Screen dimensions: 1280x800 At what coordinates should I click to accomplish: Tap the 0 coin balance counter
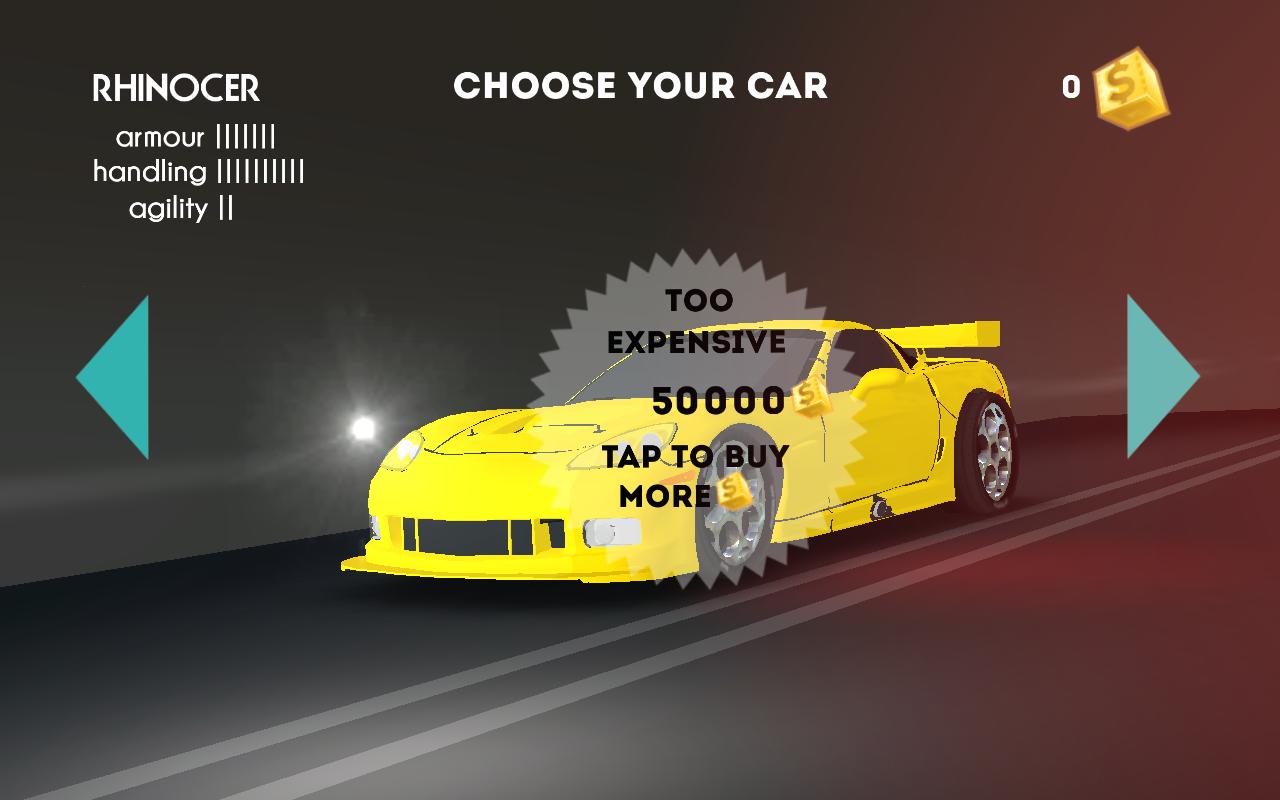click(1069, 88)
